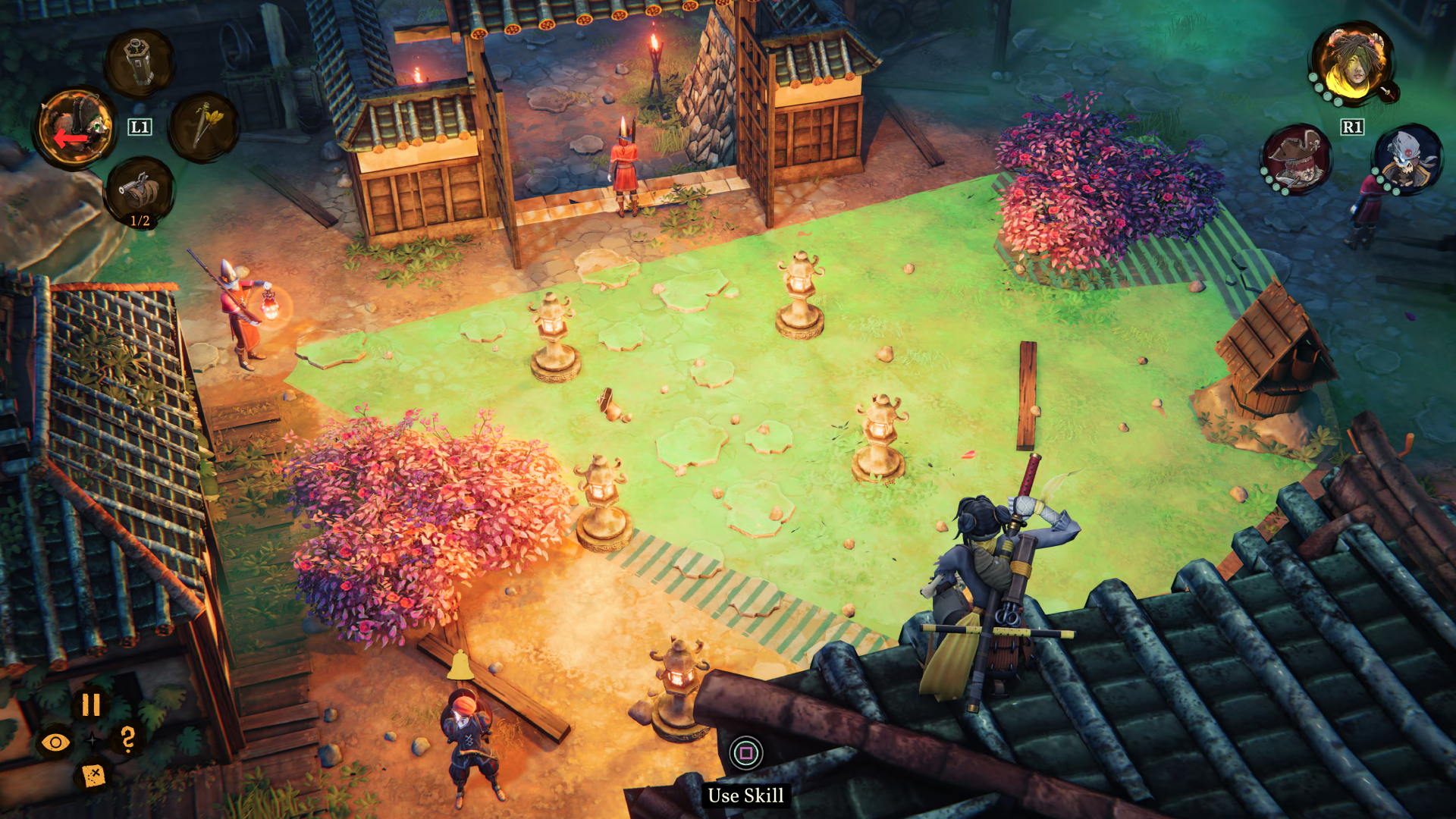The height and width of the screenshot is (819, 1456).
Task: Switch to the pirate captain hat portrait
Action: coord(1295,159)
